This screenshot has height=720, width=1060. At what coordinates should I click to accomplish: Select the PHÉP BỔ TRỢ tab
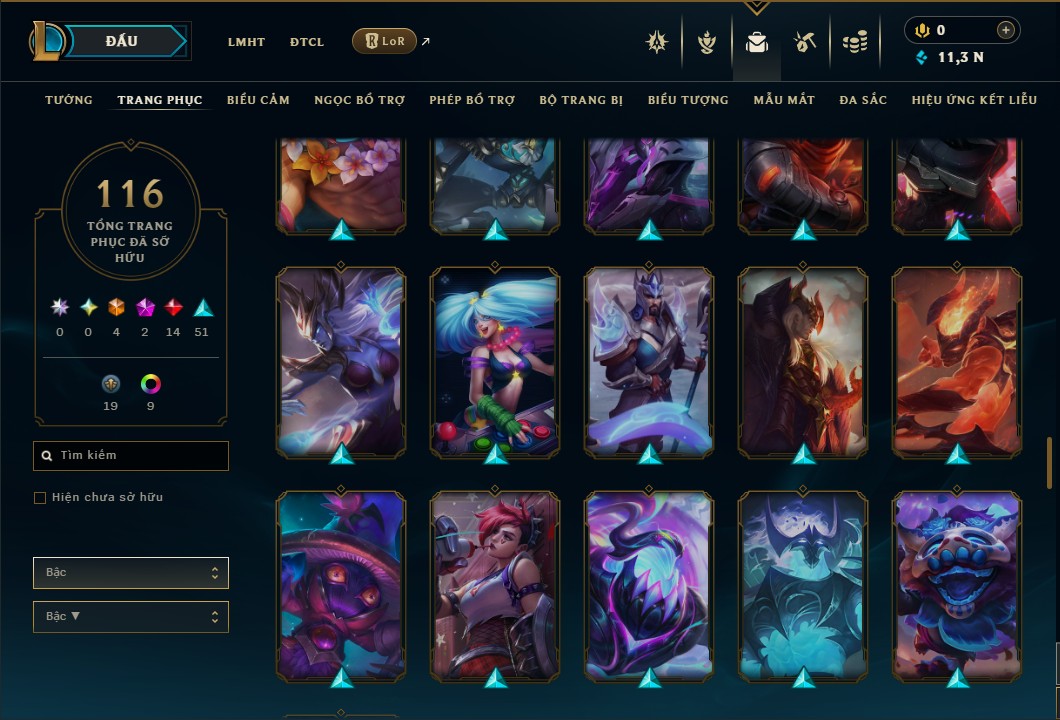click(x=472, y=100)
